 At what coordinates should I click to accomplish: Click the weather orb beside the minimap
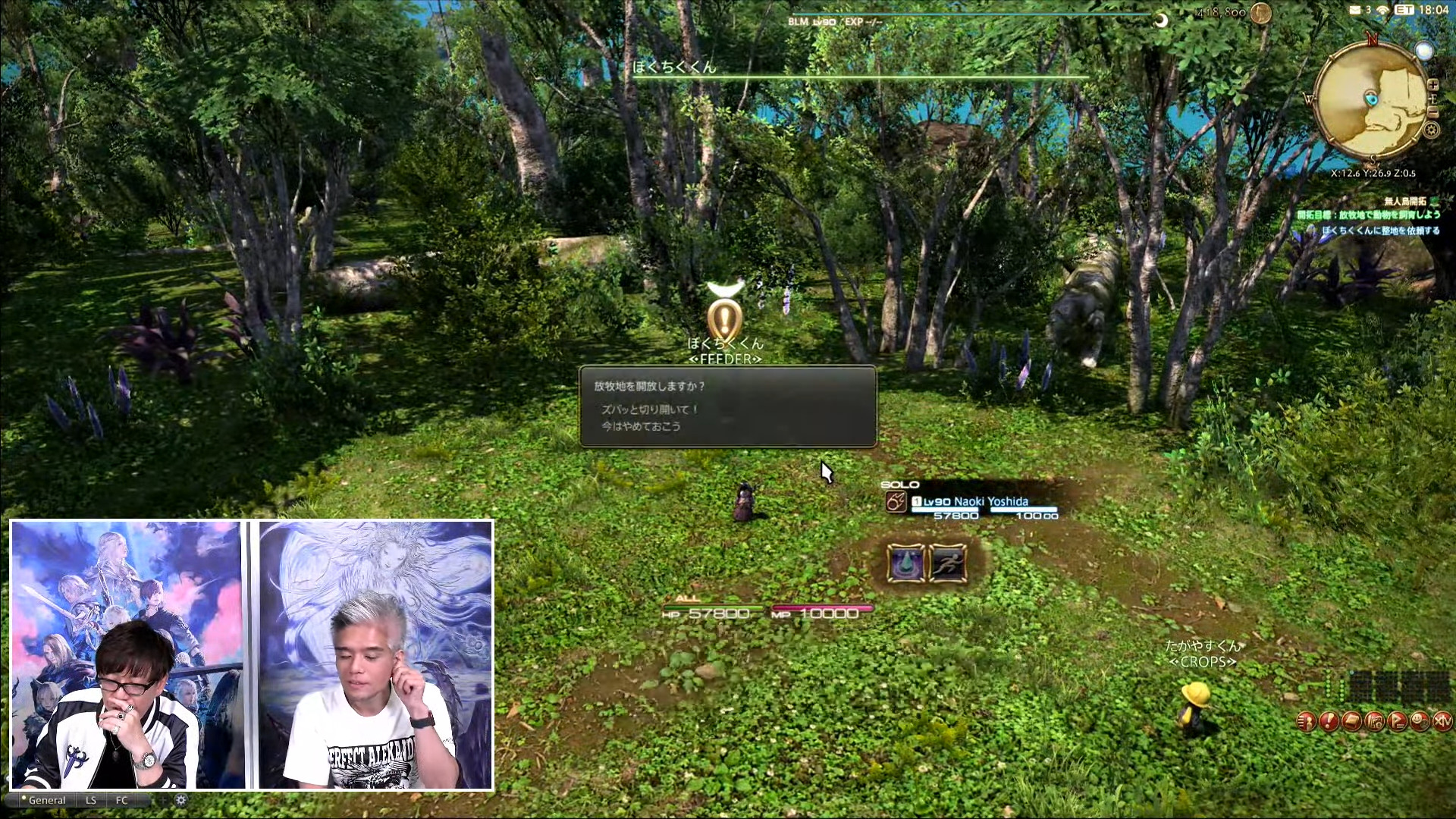click(x=1424, y=52)
